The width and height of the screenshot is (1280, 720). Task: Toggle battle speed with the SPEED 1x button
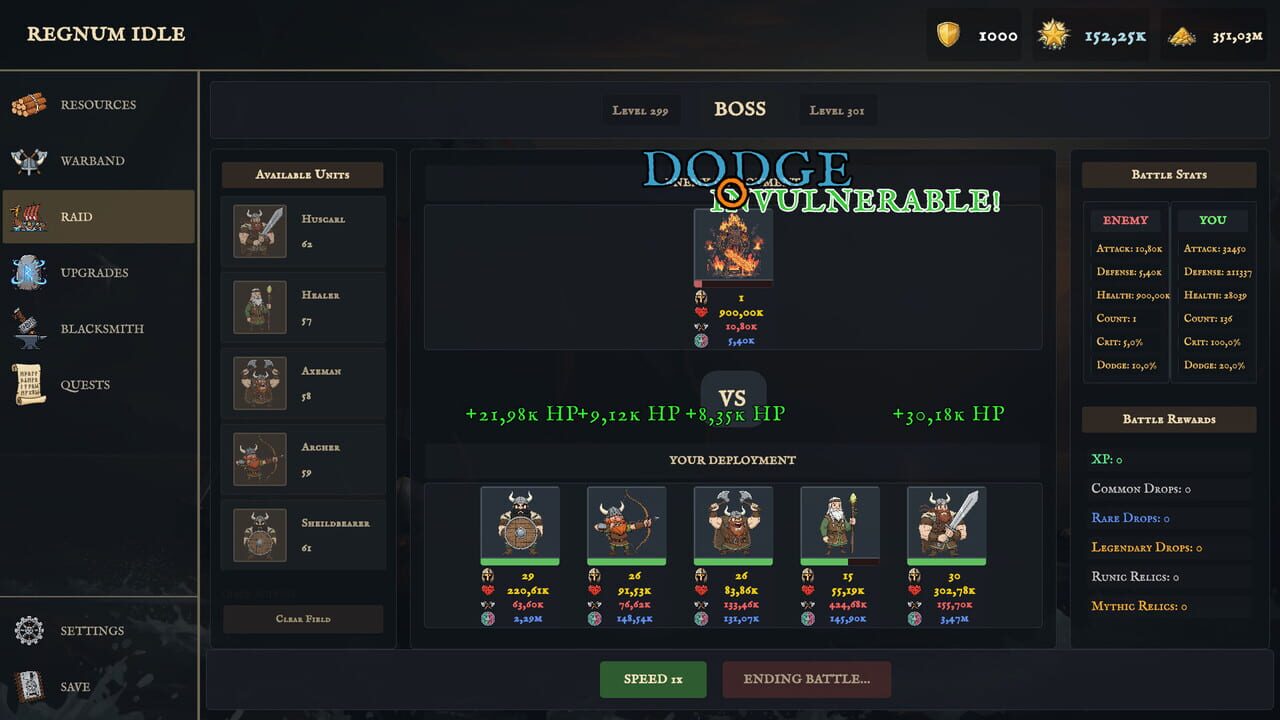[x=653, y=679]
